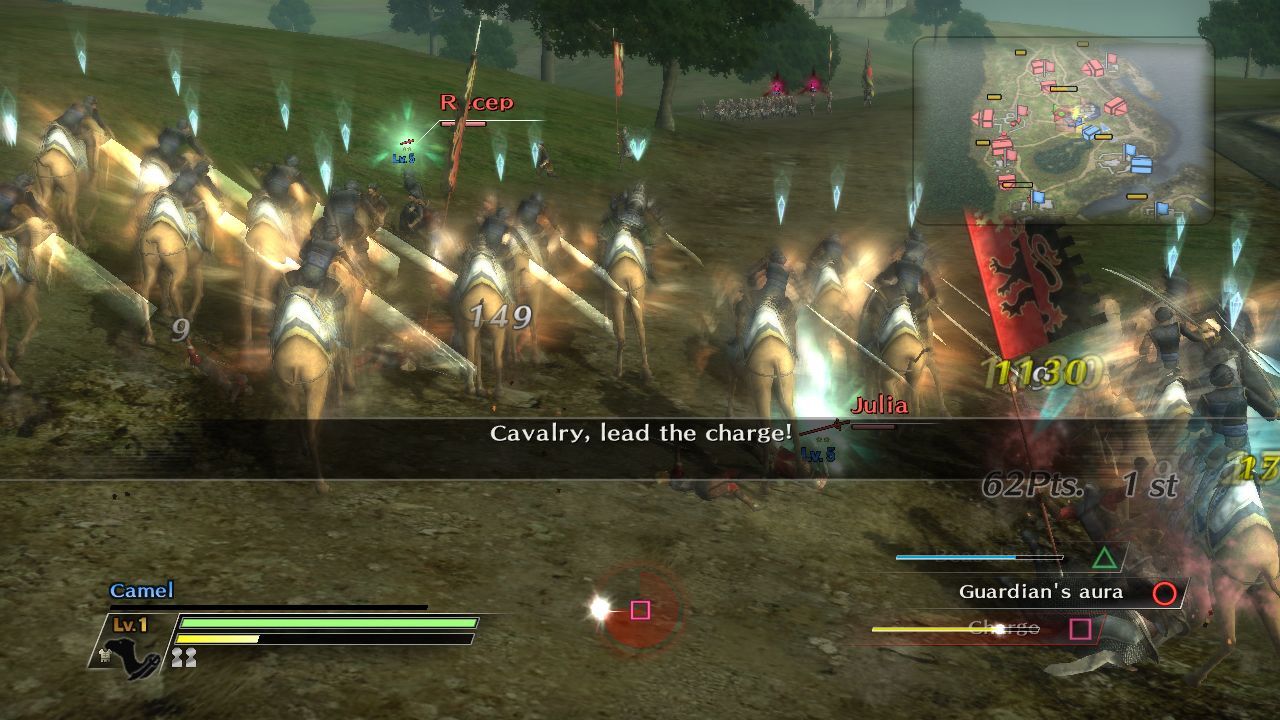Trigger the Charge skill
The image size is (1280, 720).
tap(1080, 629)
